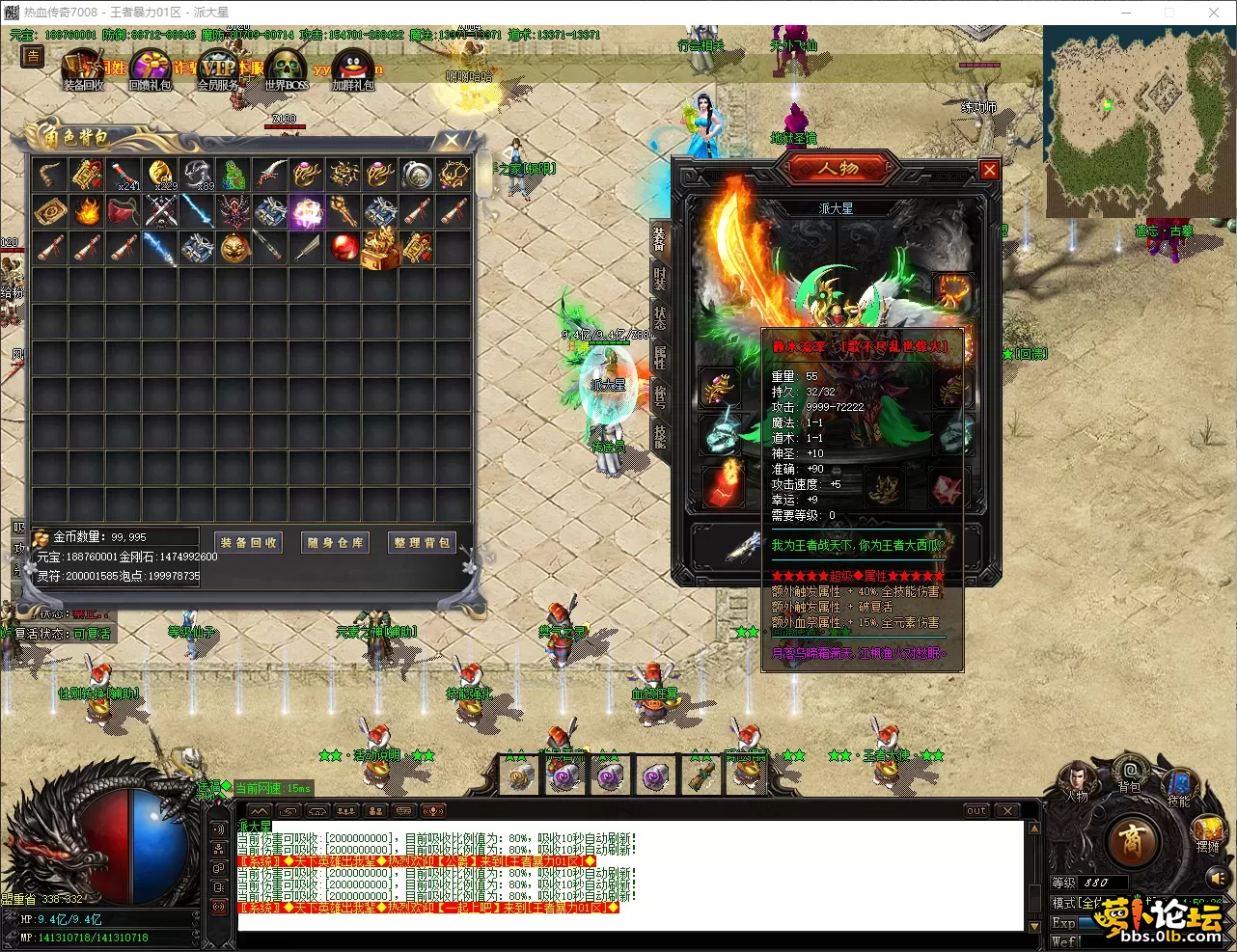Open the penguin 加群礼包 icon
The image size is (1237, 952).
352,69
